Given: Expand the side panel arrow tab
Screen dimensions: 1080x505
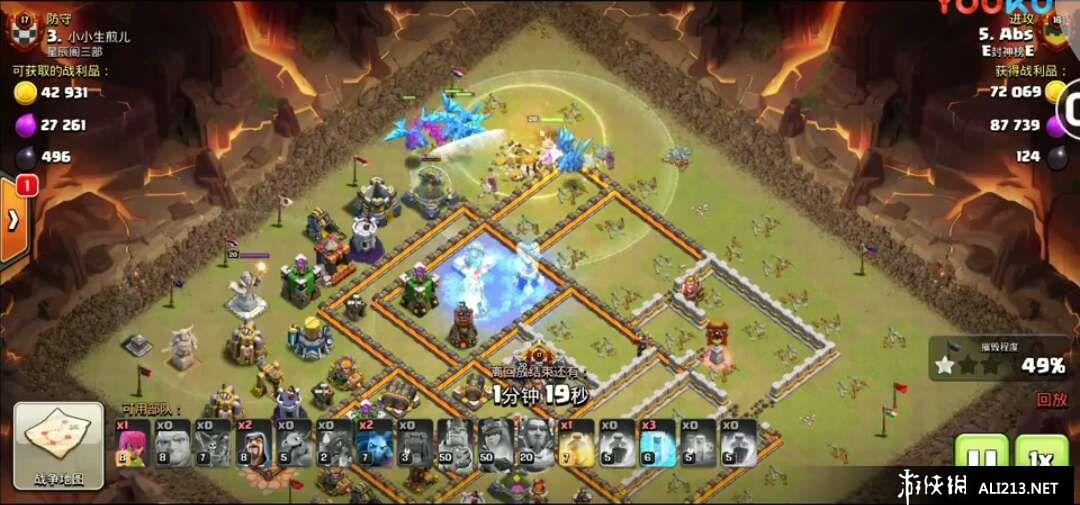Looking at the screenshot, I should click(x=13, y=221).
